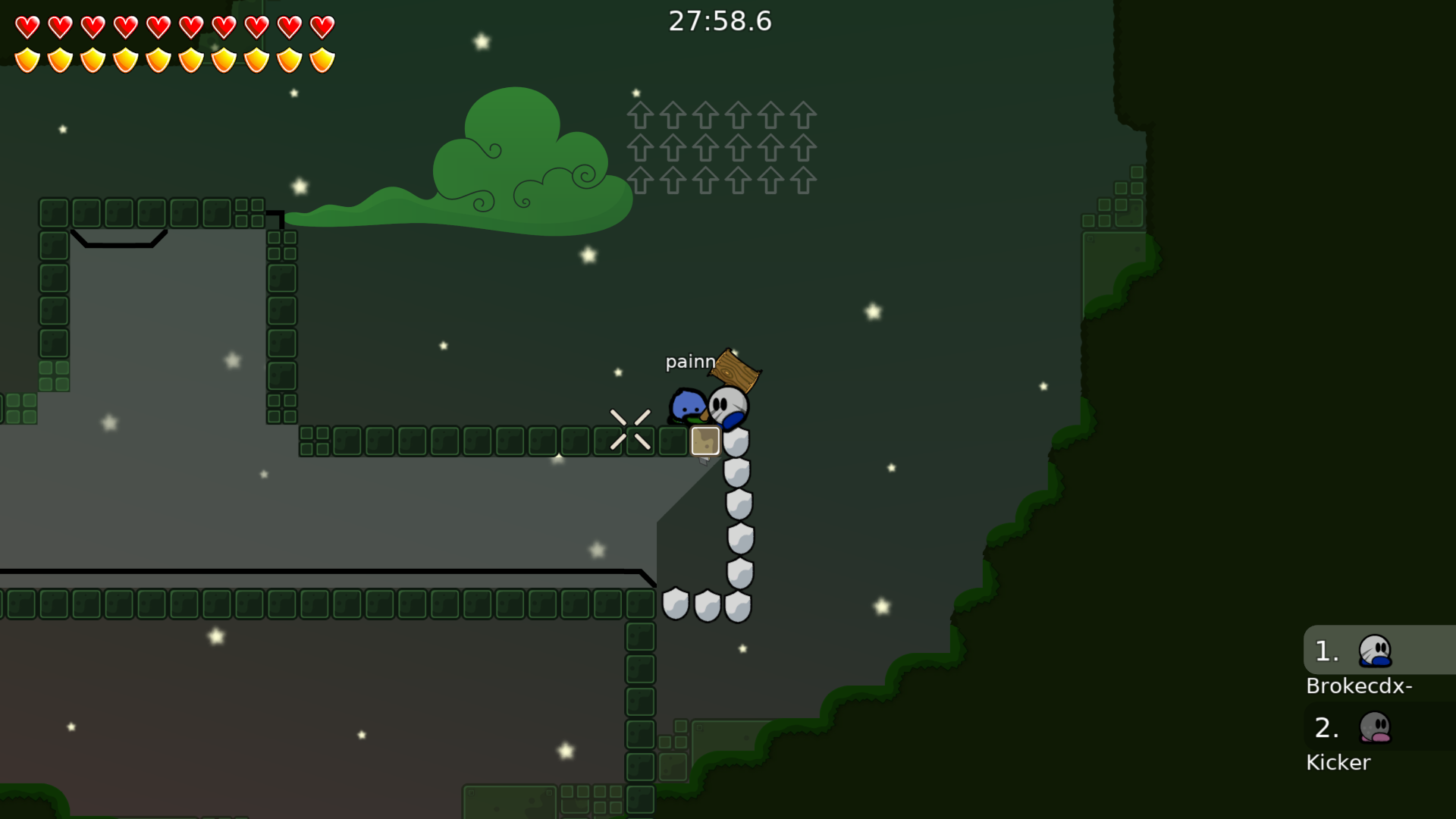The image size is (1456, 819).
Task: Toggle the middle heart in the health bar
Action: (157, 27)
